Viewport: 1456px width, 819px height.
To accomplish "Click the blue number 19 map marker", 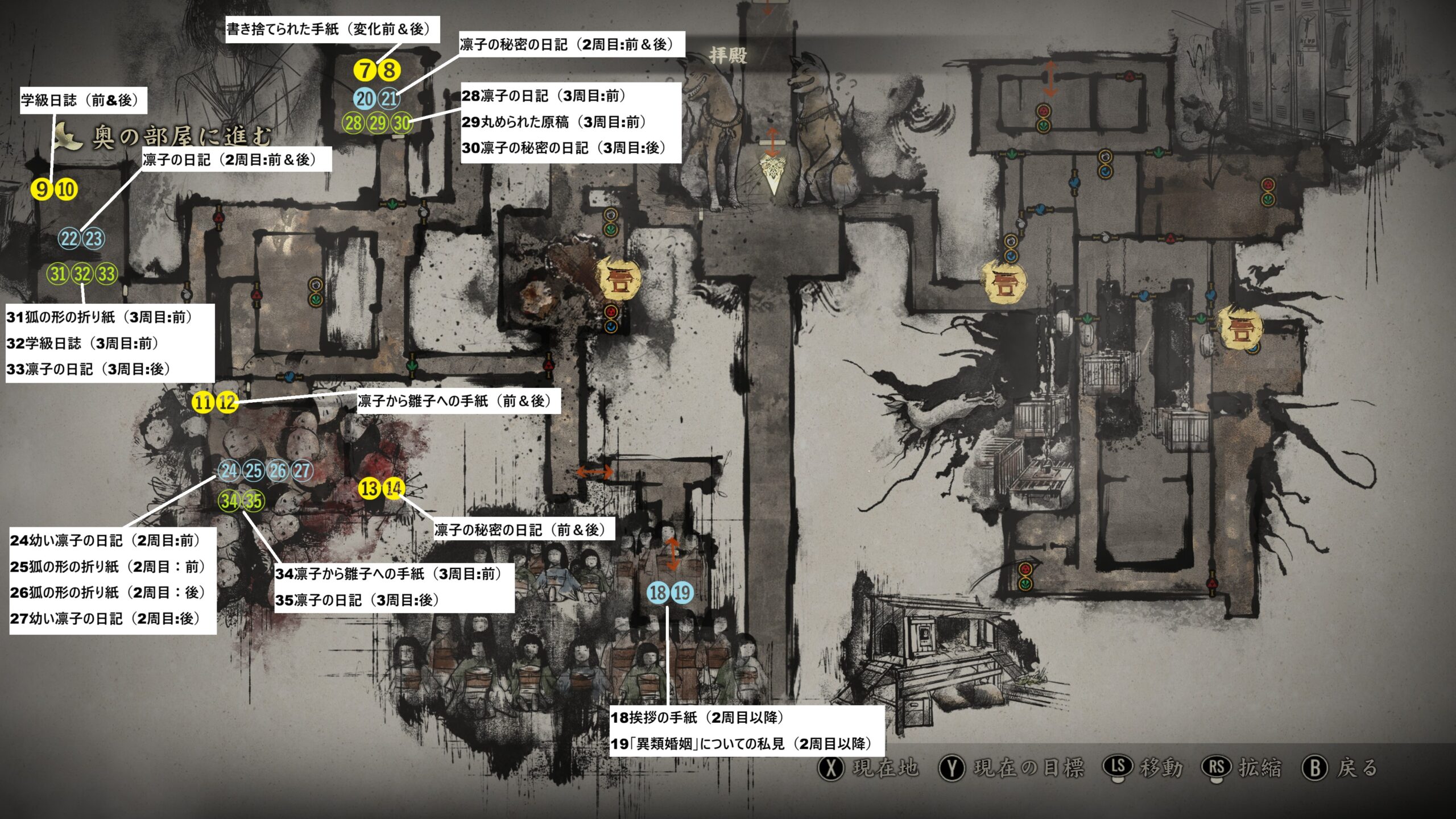I will click(x=682, y=593).
